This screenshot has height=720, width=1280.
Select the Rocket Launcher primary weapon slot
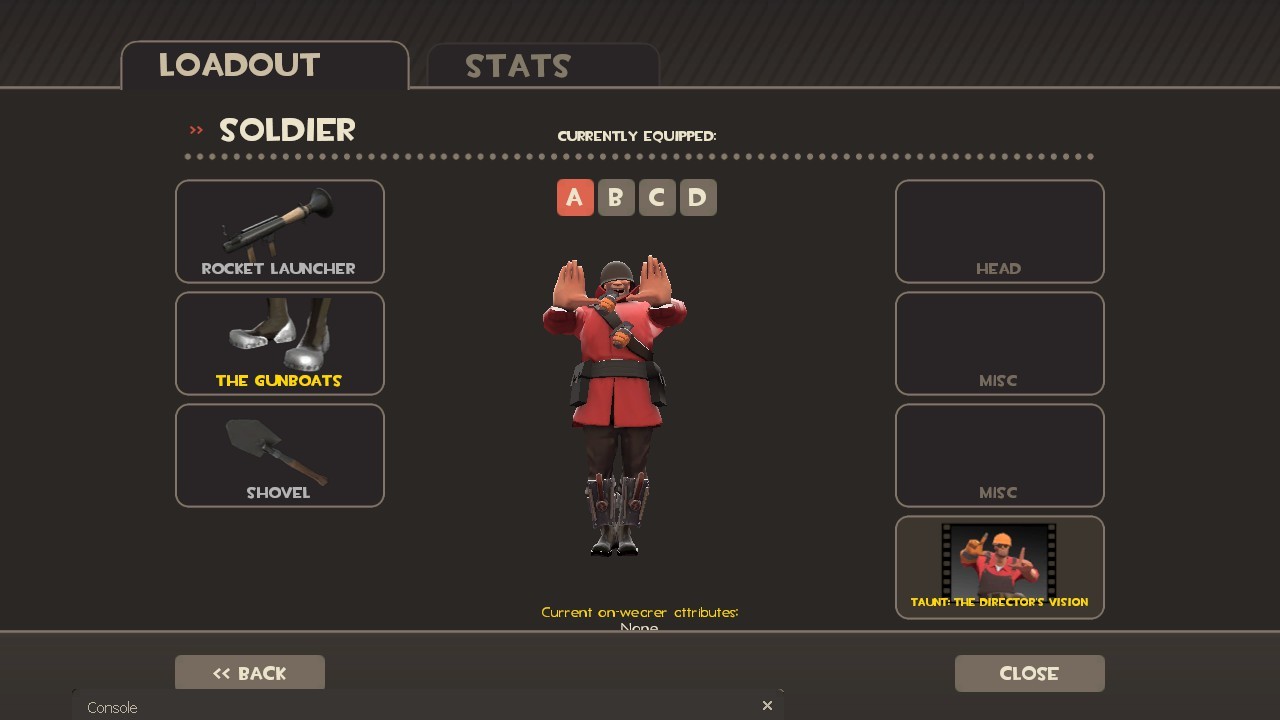pos(280,231)
